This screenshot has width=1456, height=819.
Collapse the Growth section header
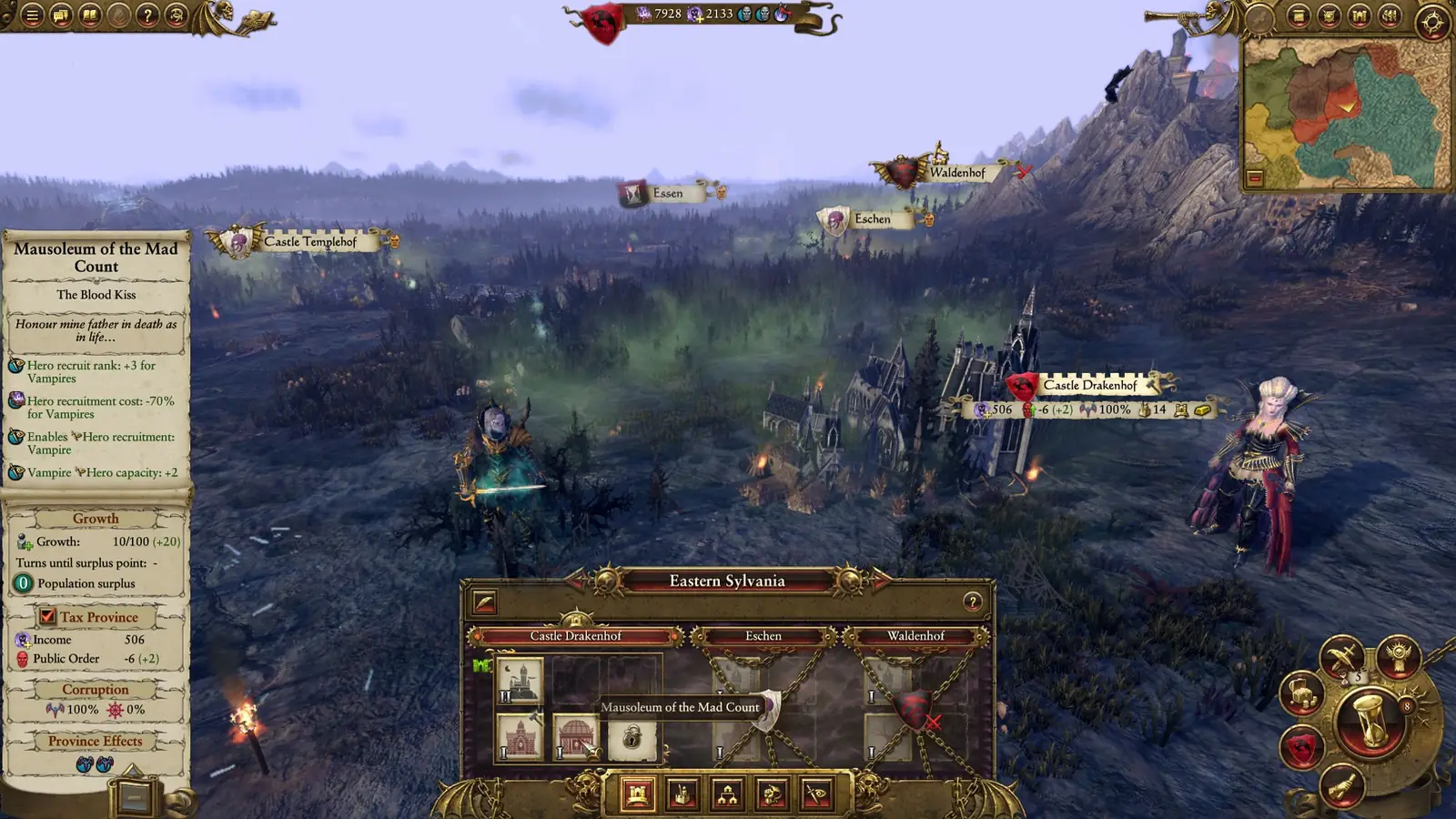(96, 518)
